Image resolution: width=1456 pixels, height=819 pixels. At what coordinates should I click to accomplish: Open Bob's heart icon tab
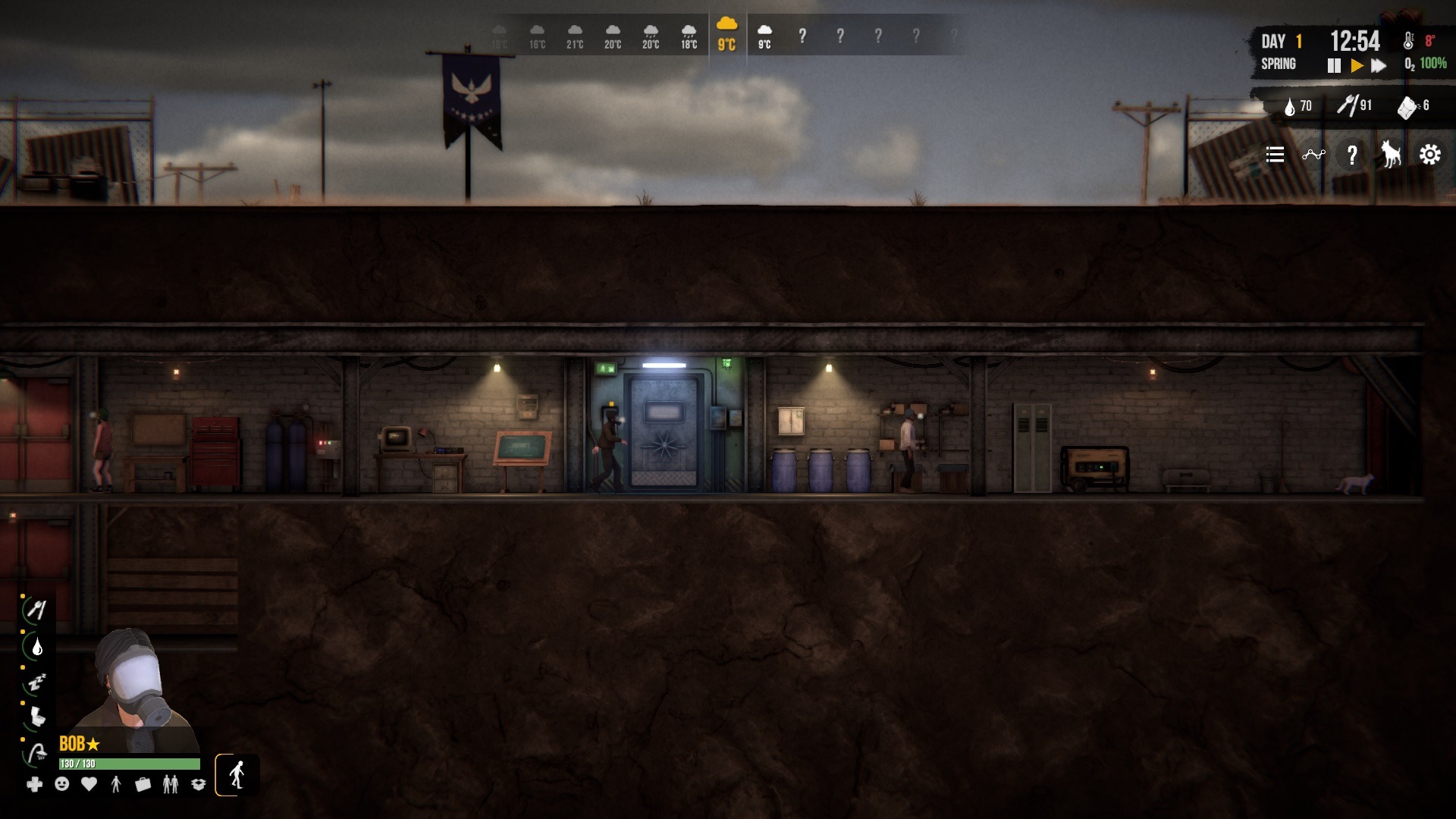pyautogui.click(x=89, y=784)
